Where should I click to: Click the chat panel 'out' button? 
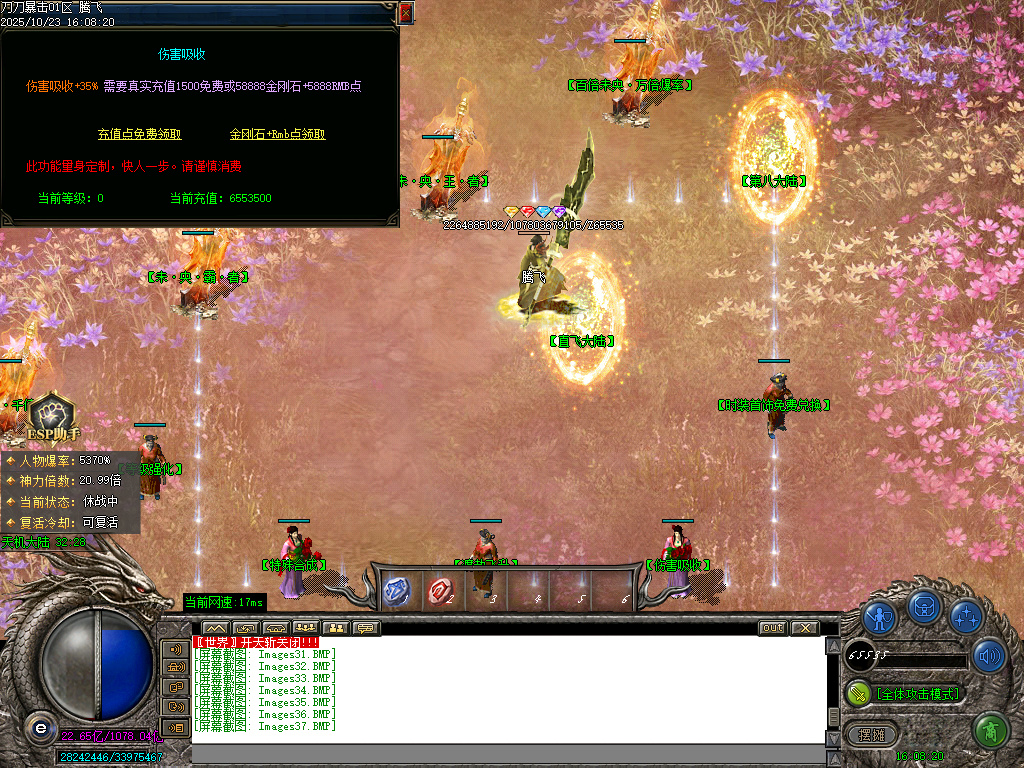(x=772, y=628)
